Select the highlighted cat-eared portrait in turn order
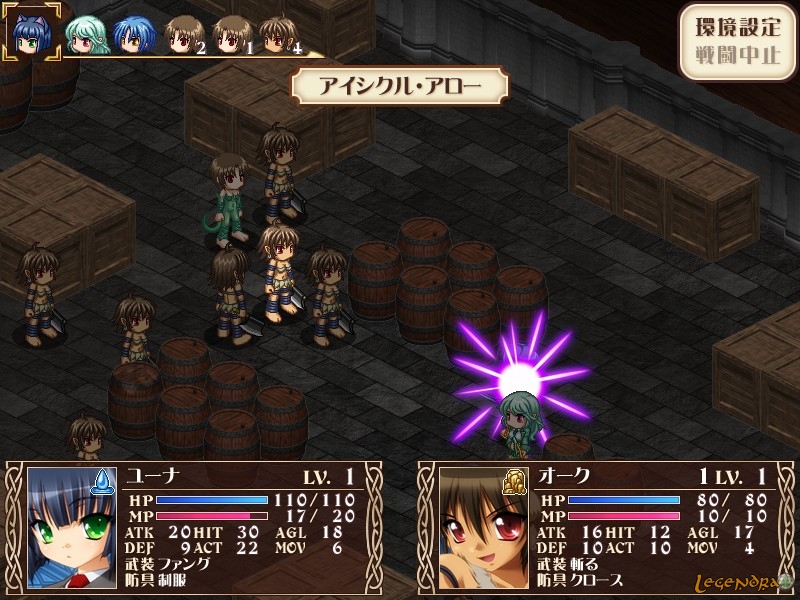 (33, 33)
